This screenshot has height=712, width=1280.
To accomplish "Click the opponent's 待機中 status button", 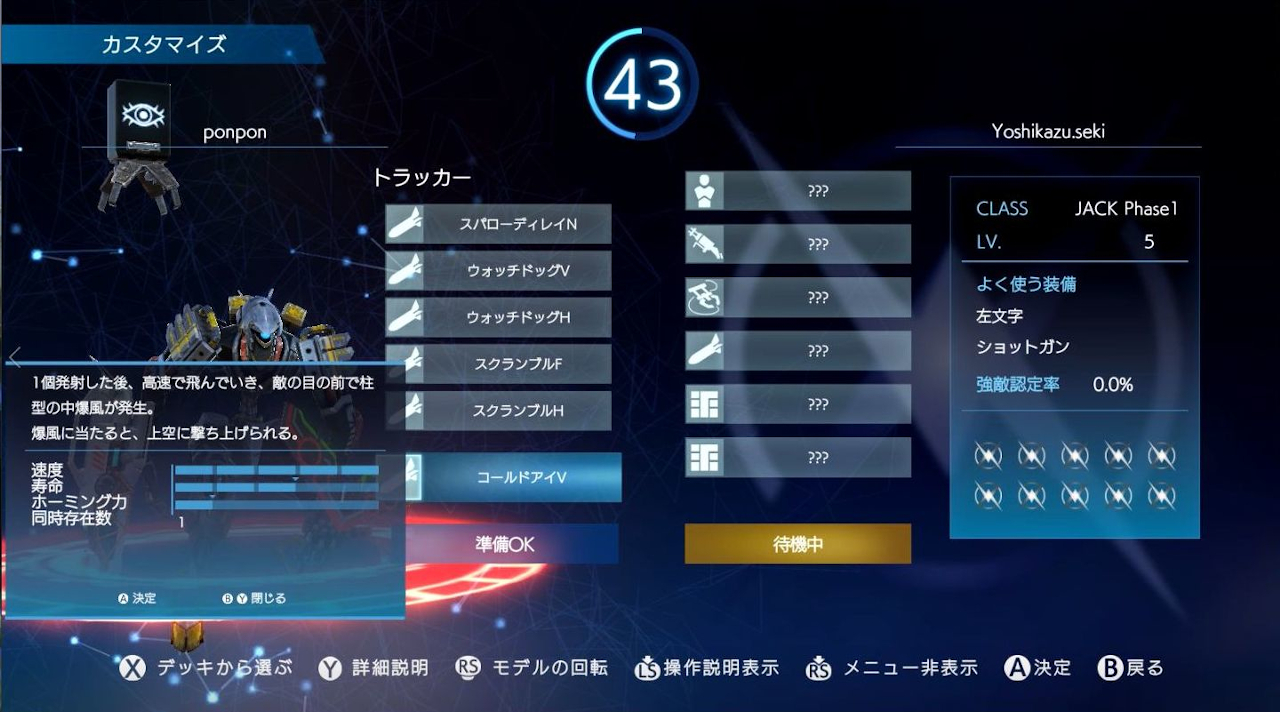I will click(x=797, y=544).
